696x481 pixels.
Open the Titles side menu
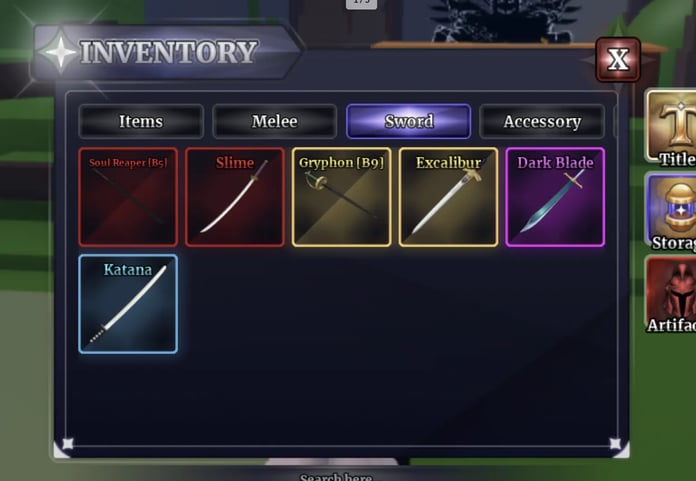coord(672,128)
